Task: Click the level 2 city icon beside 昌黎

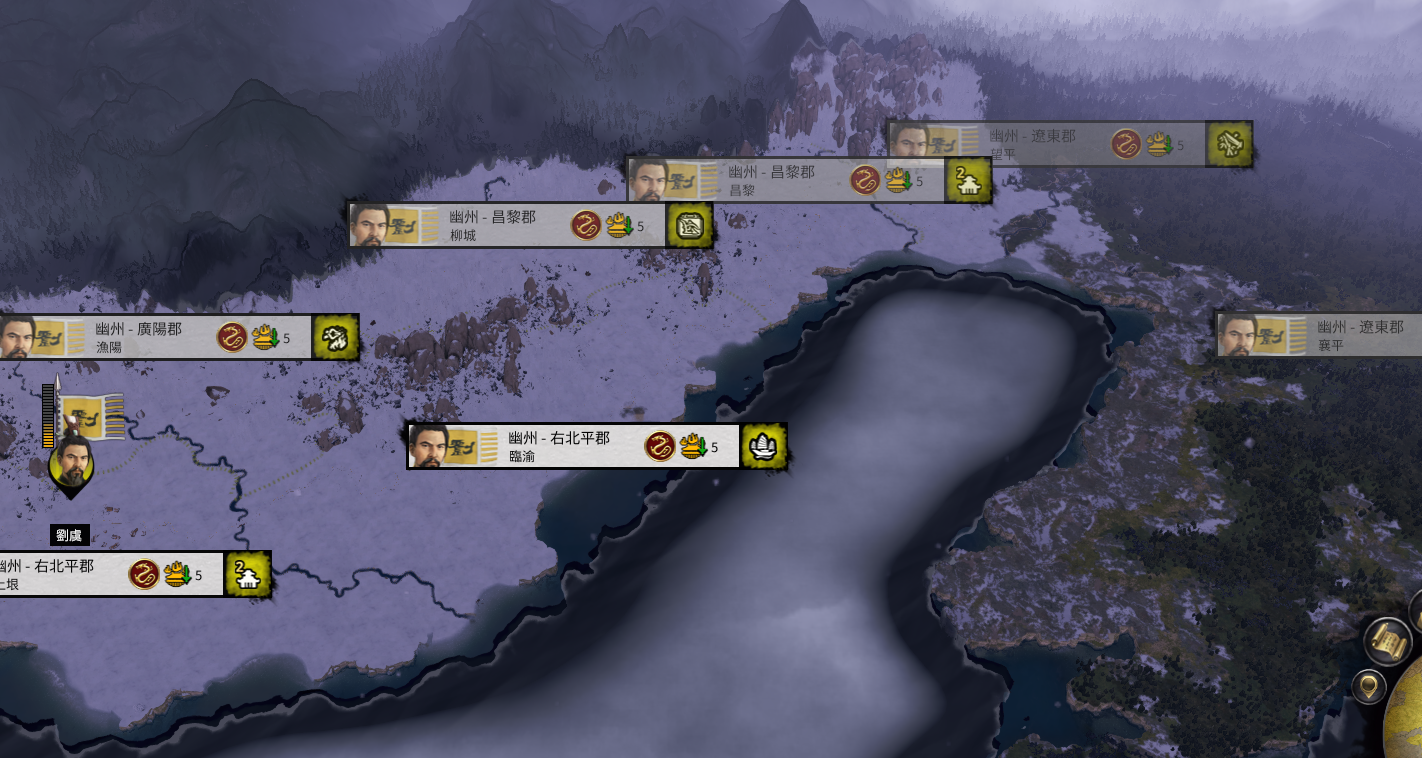Action: click(x=969, y=181)
